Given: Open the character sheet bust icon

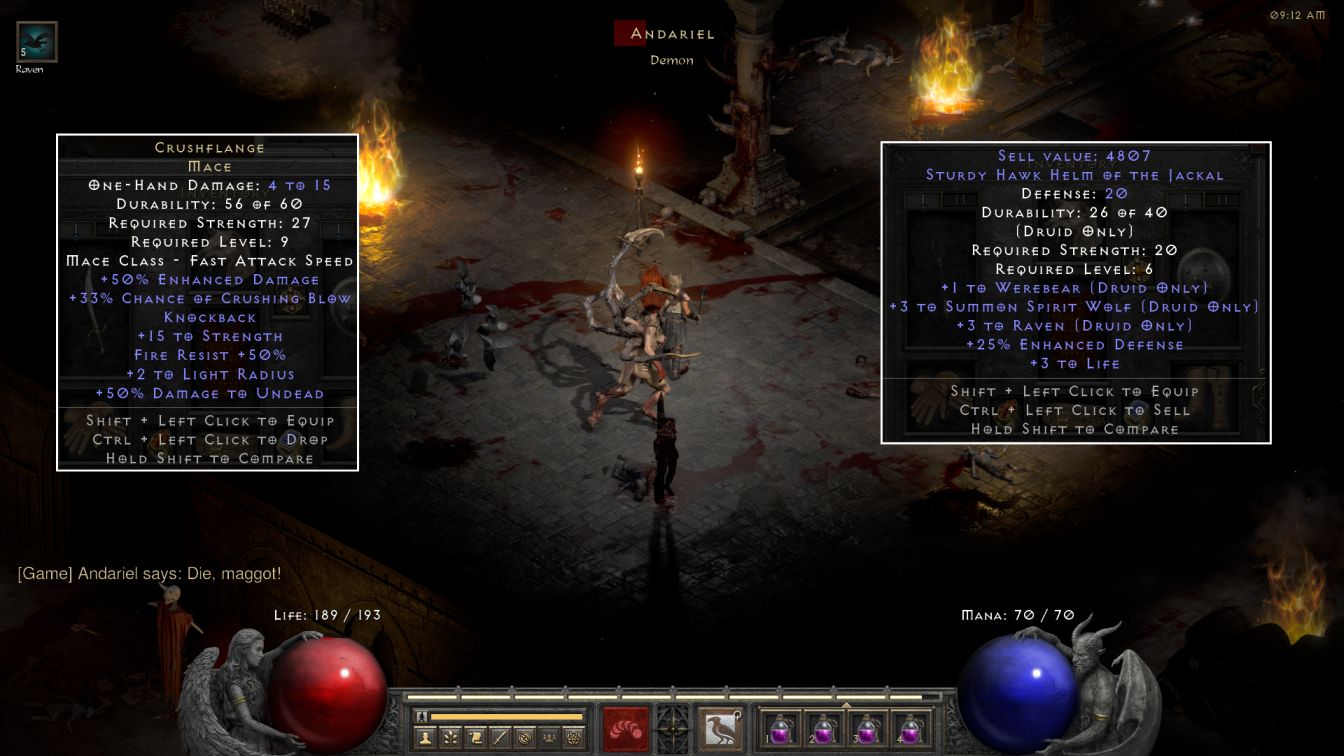Looking at the screenshot, I should coord(426,738).
